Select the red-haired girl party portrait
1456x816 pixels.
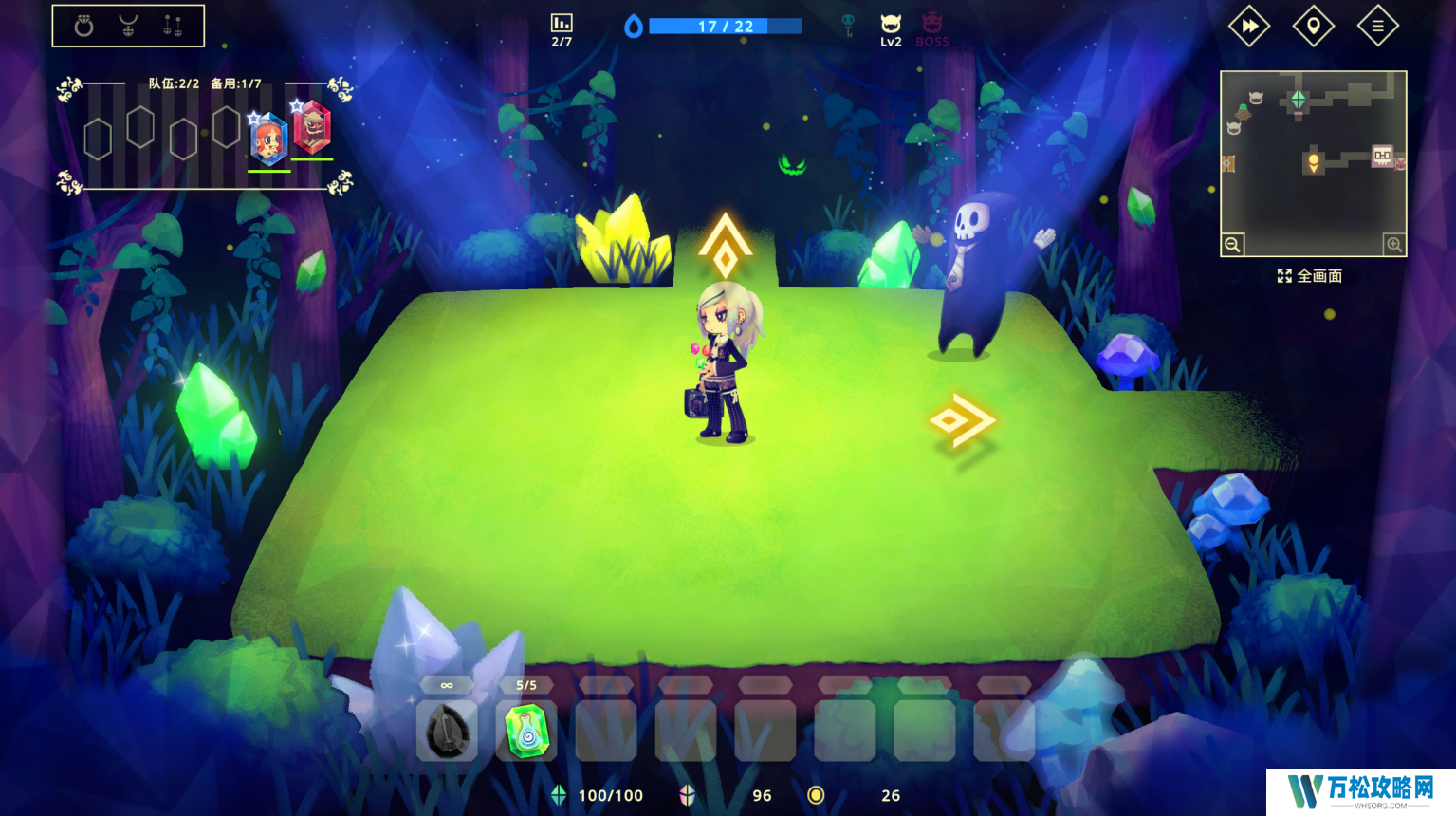tap(269, 139)
